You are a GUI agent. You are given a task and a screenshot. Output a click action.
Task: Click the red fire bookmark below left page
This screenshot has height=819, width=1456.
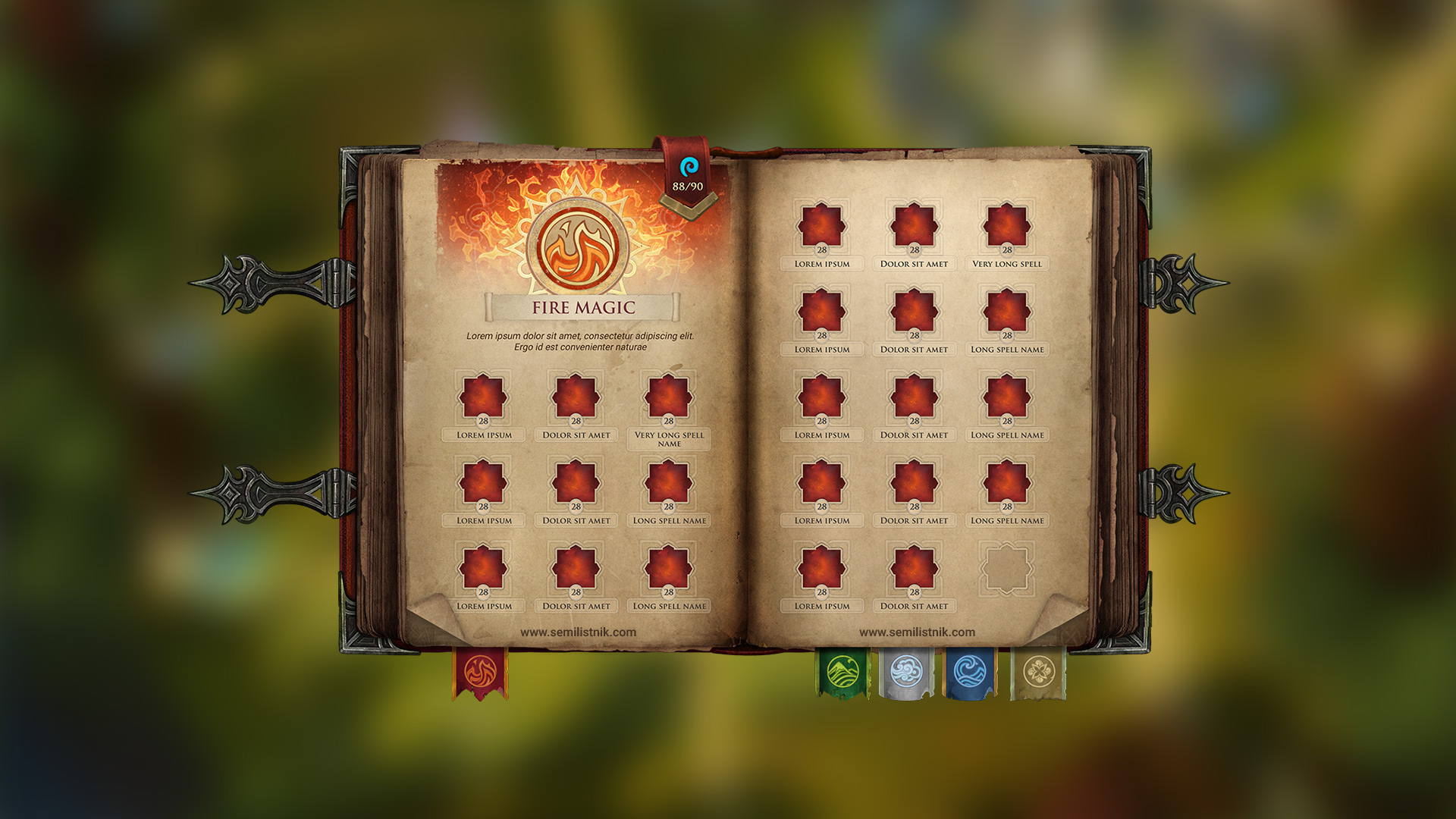pos(479,671)
